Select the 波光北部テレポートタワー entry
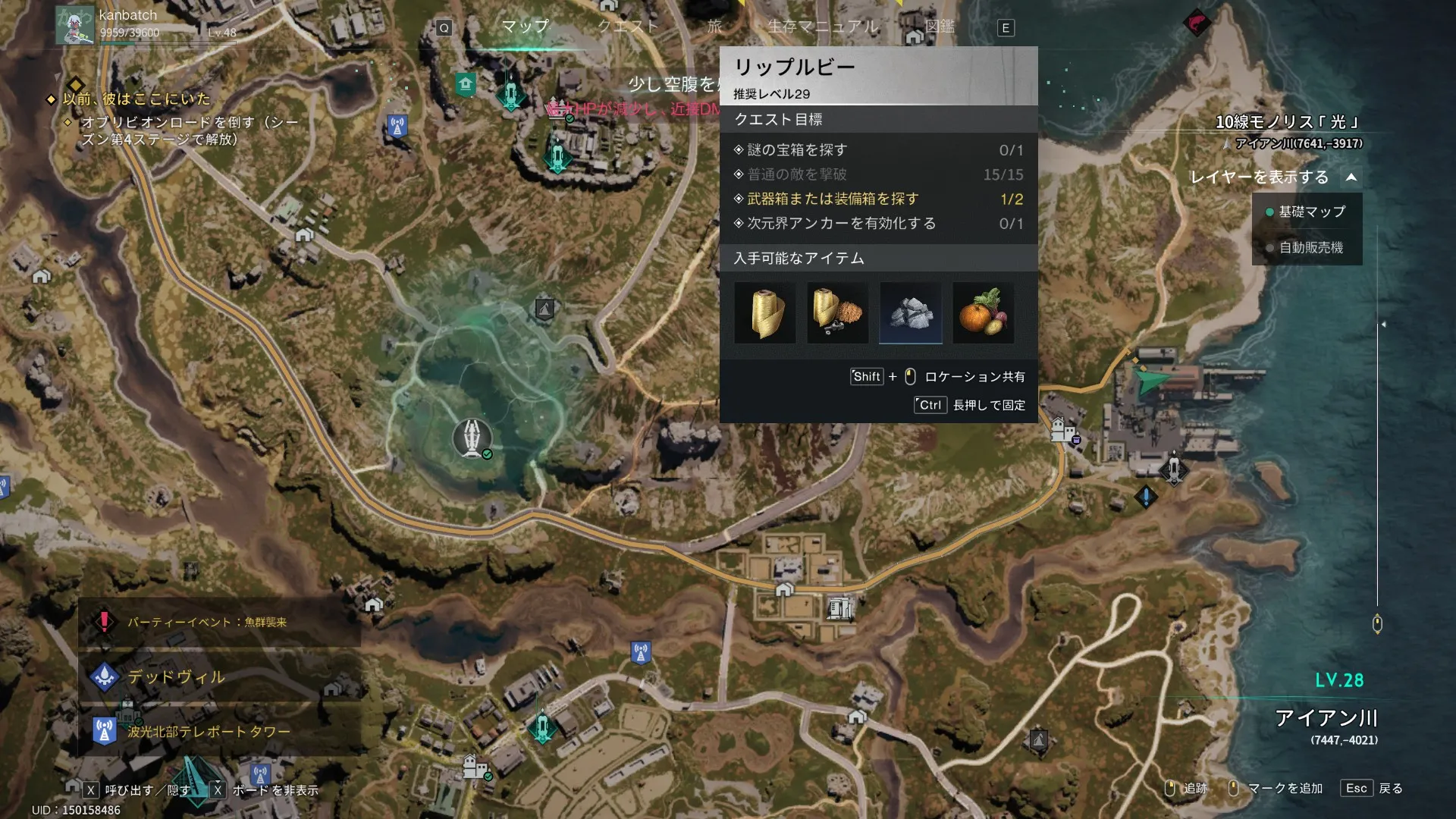Image resolution: width=1456 pixels, height=819 pixels. 209,731
